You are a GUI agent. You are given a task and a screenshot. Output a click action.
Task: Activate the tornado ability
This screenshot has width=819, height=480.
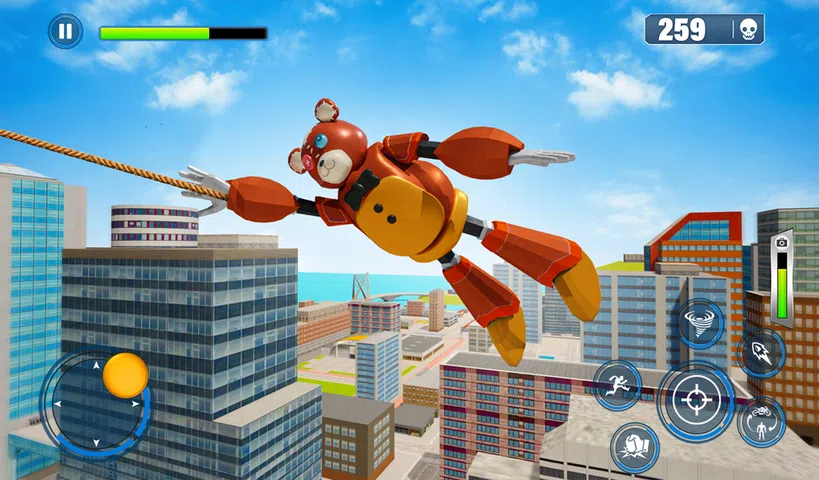pos(701,323)
